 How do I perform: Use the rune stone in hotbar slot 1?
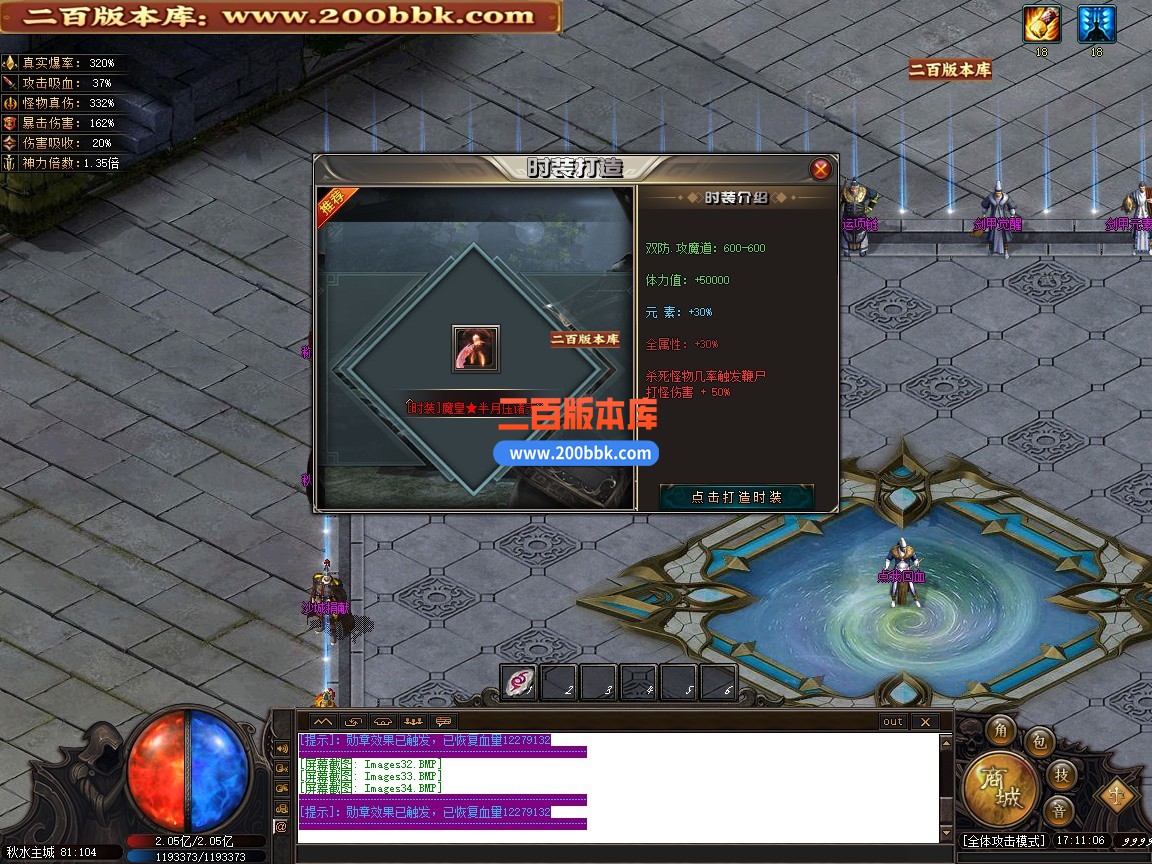519,682
